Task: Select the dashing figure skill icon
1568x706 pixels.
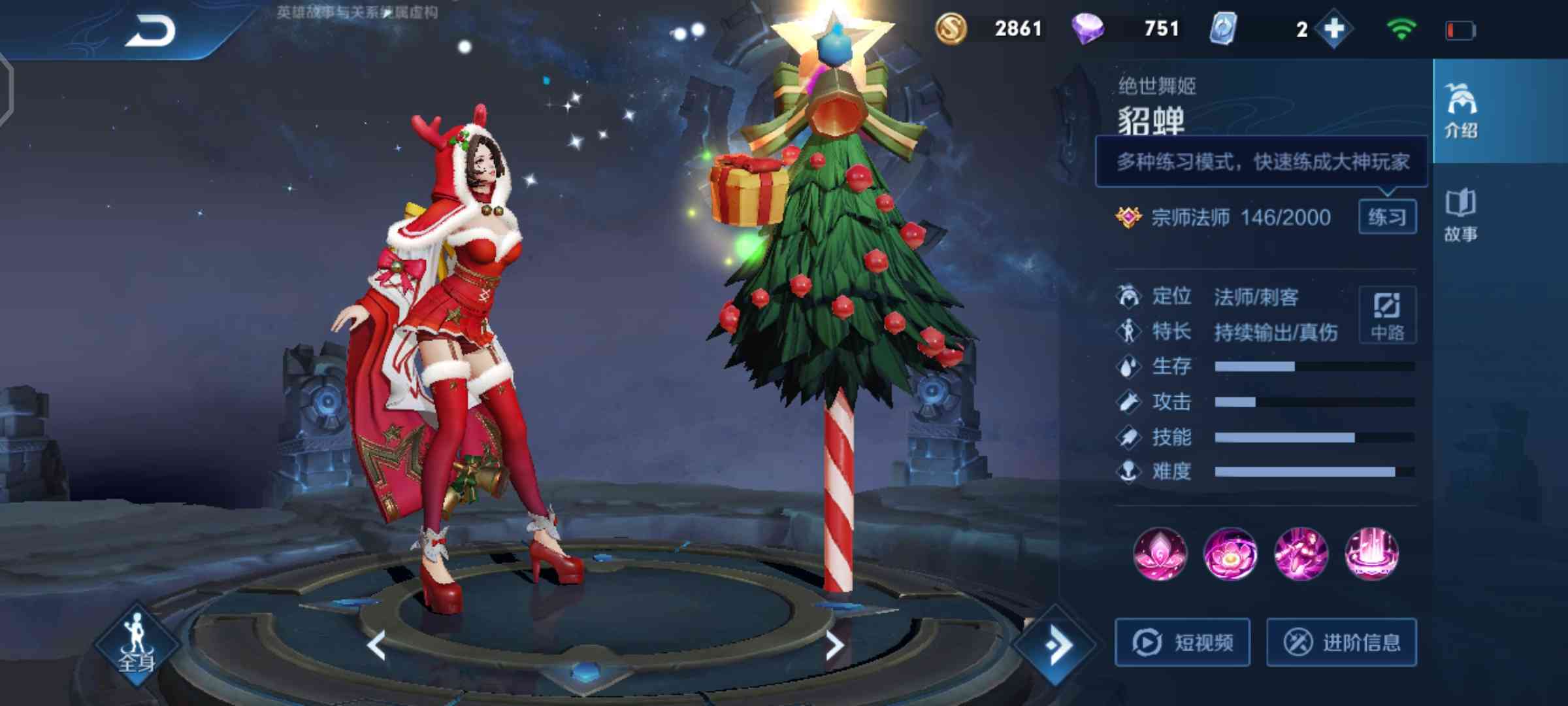Action: tap(1301, 554)
